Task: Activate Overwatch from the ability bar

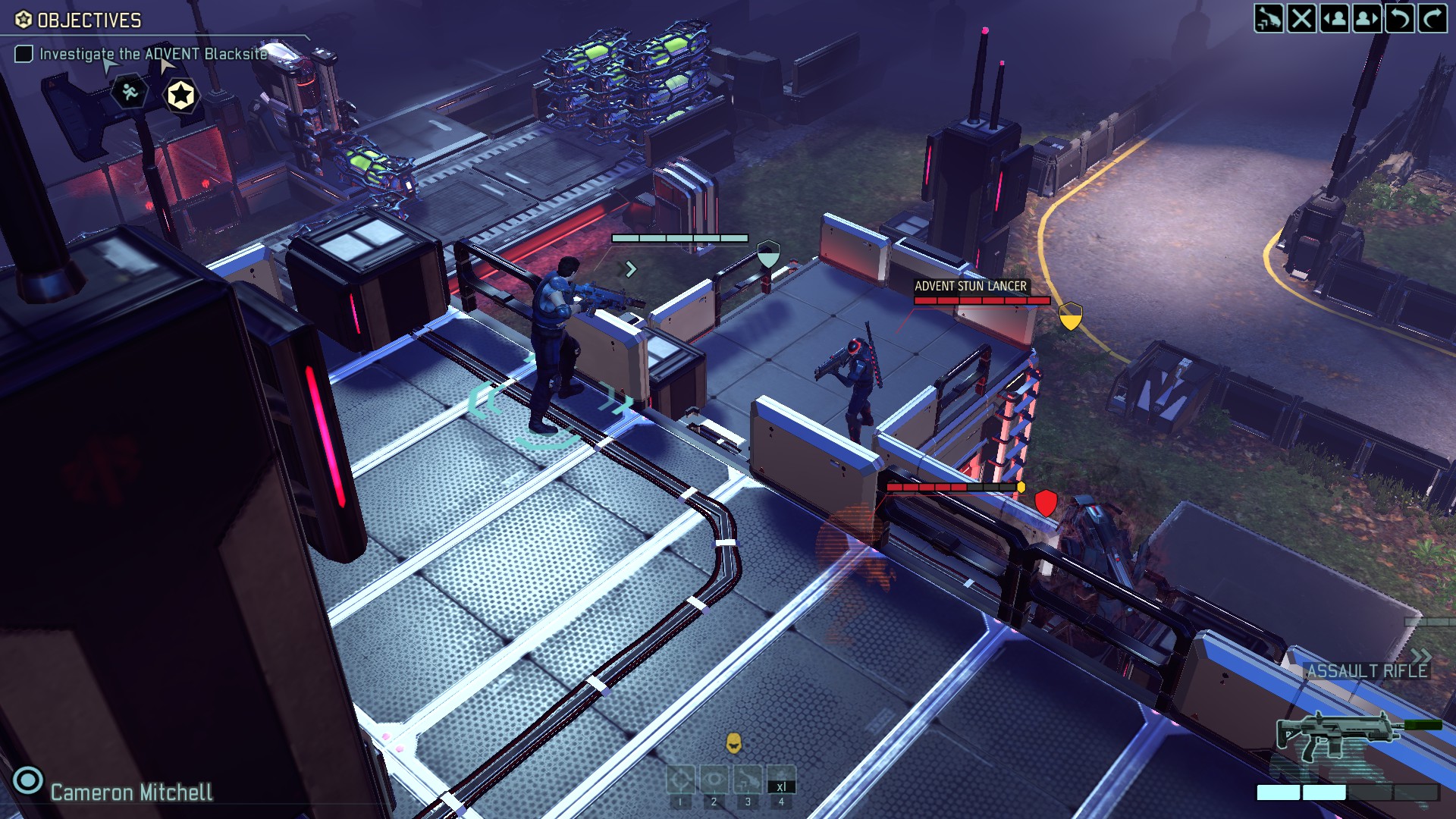Action: (714, 778)
